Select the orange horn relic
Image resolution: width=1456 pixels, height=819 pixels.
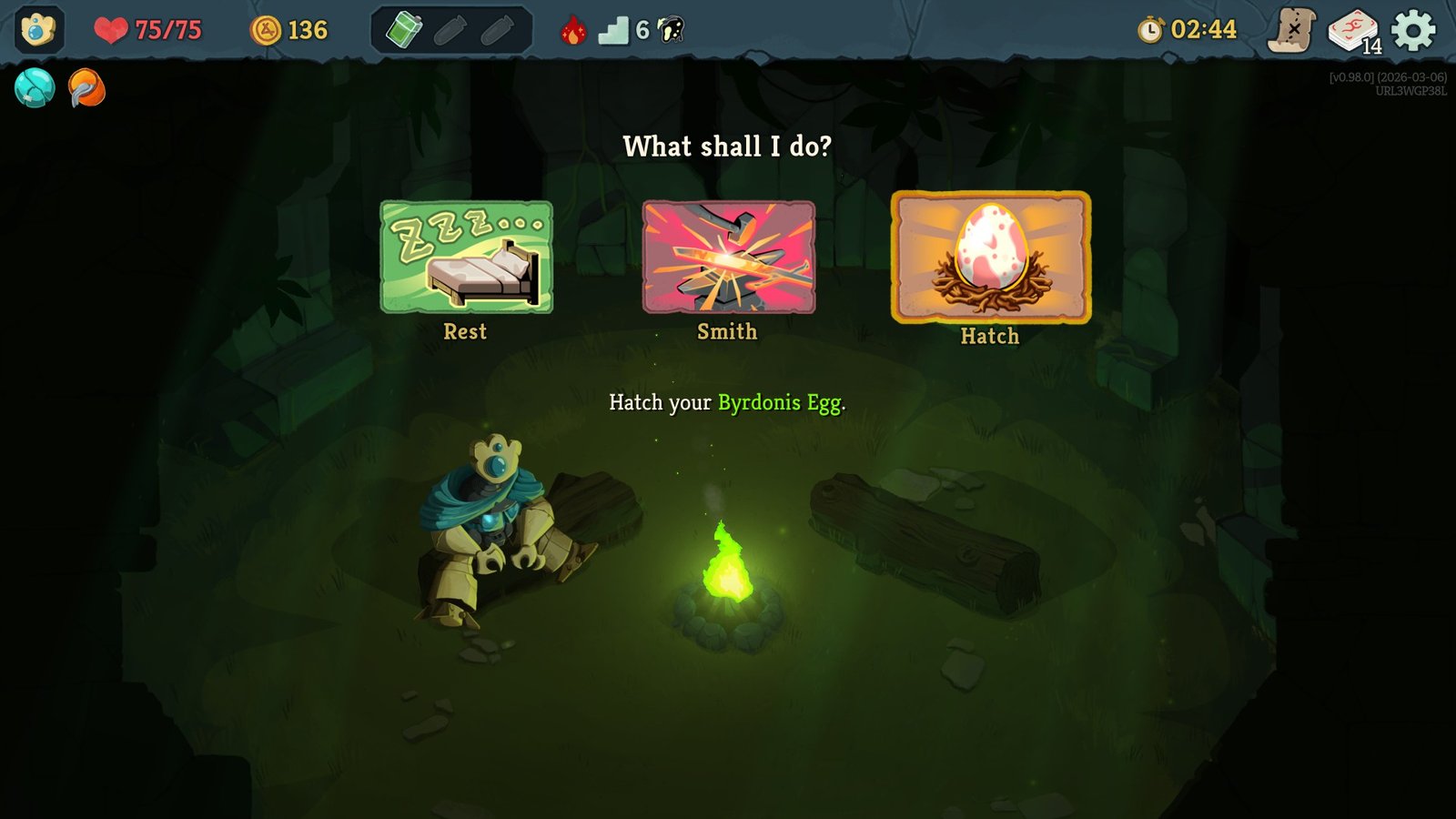pos(86,89)
